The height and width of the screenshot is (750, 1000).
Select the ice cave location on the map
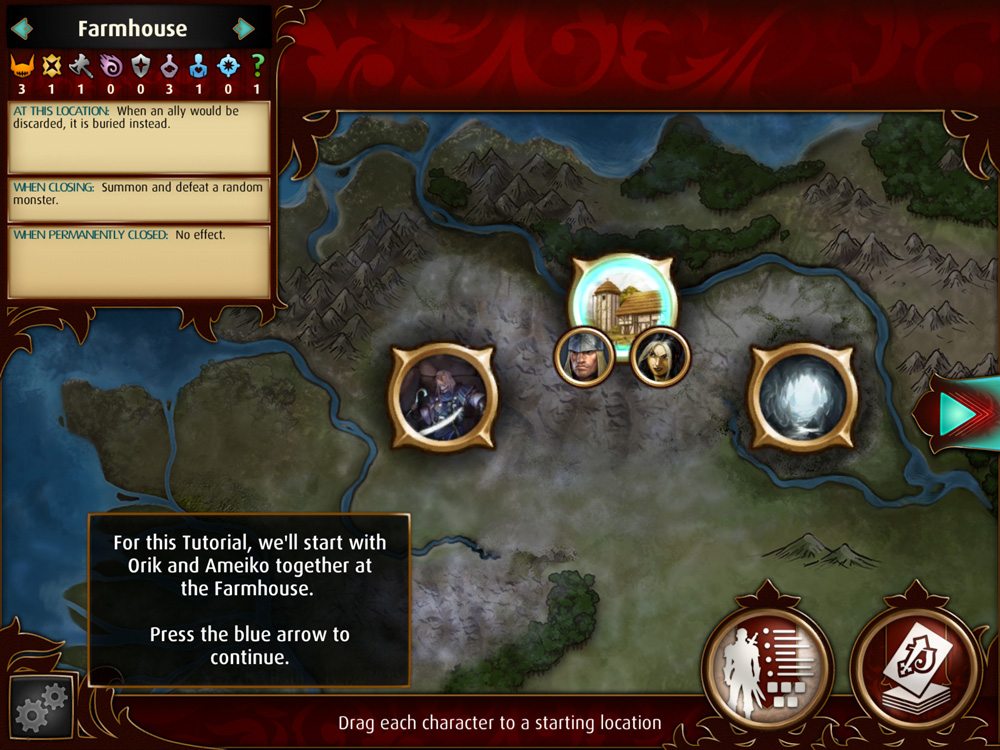click(x=803, y=397)
